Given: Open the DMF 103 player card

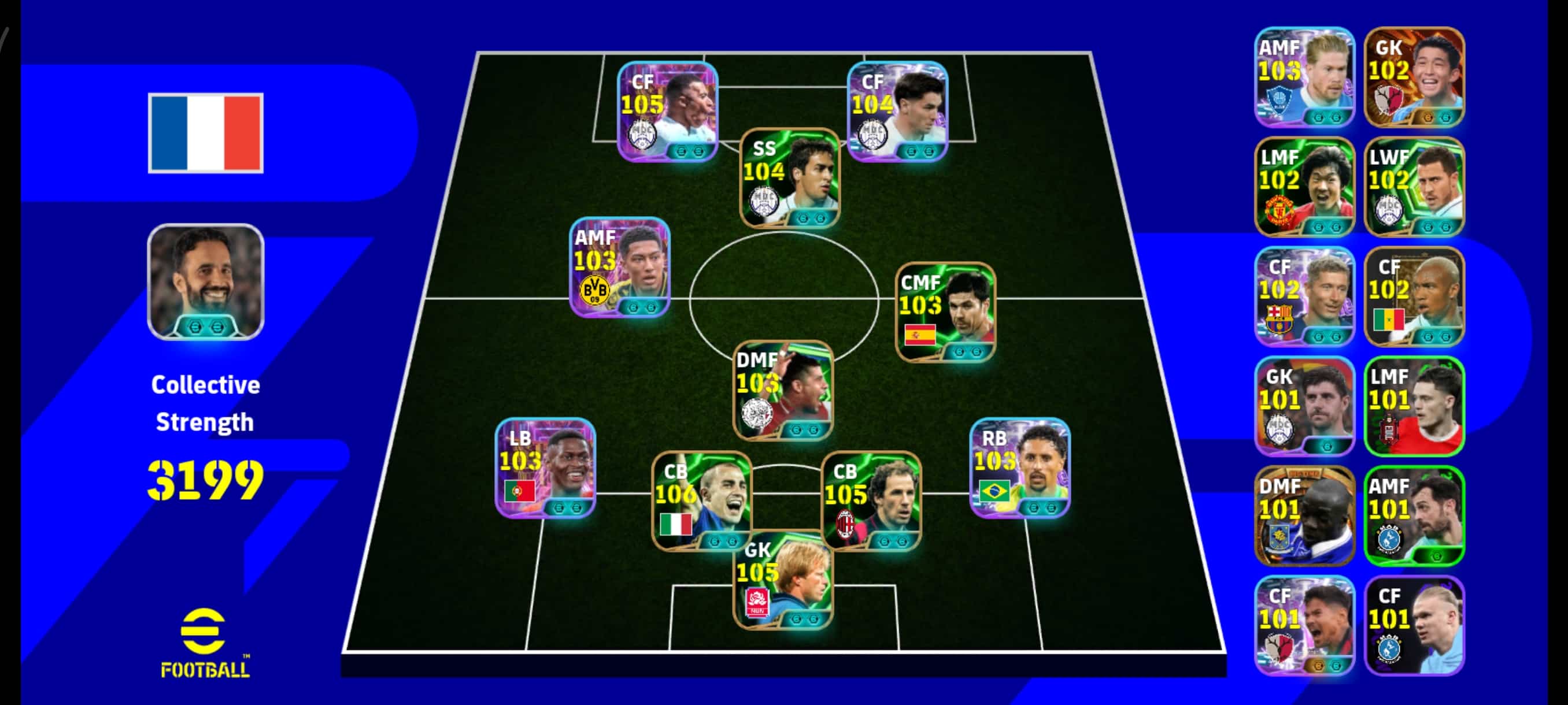Looking at the screenshot, I should pos(783,390).
